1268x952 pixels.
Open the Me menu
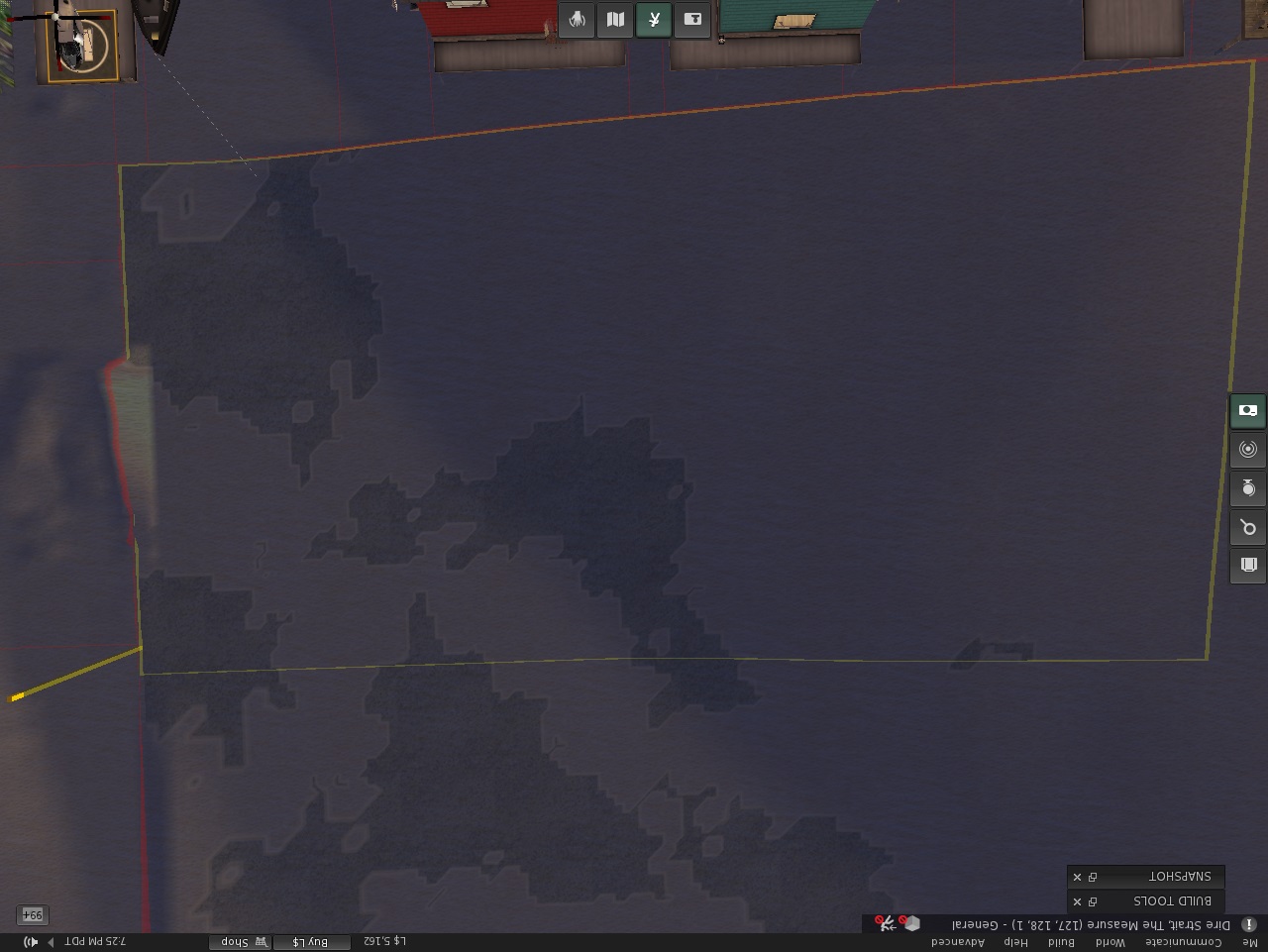click(x=1250, y=942)
